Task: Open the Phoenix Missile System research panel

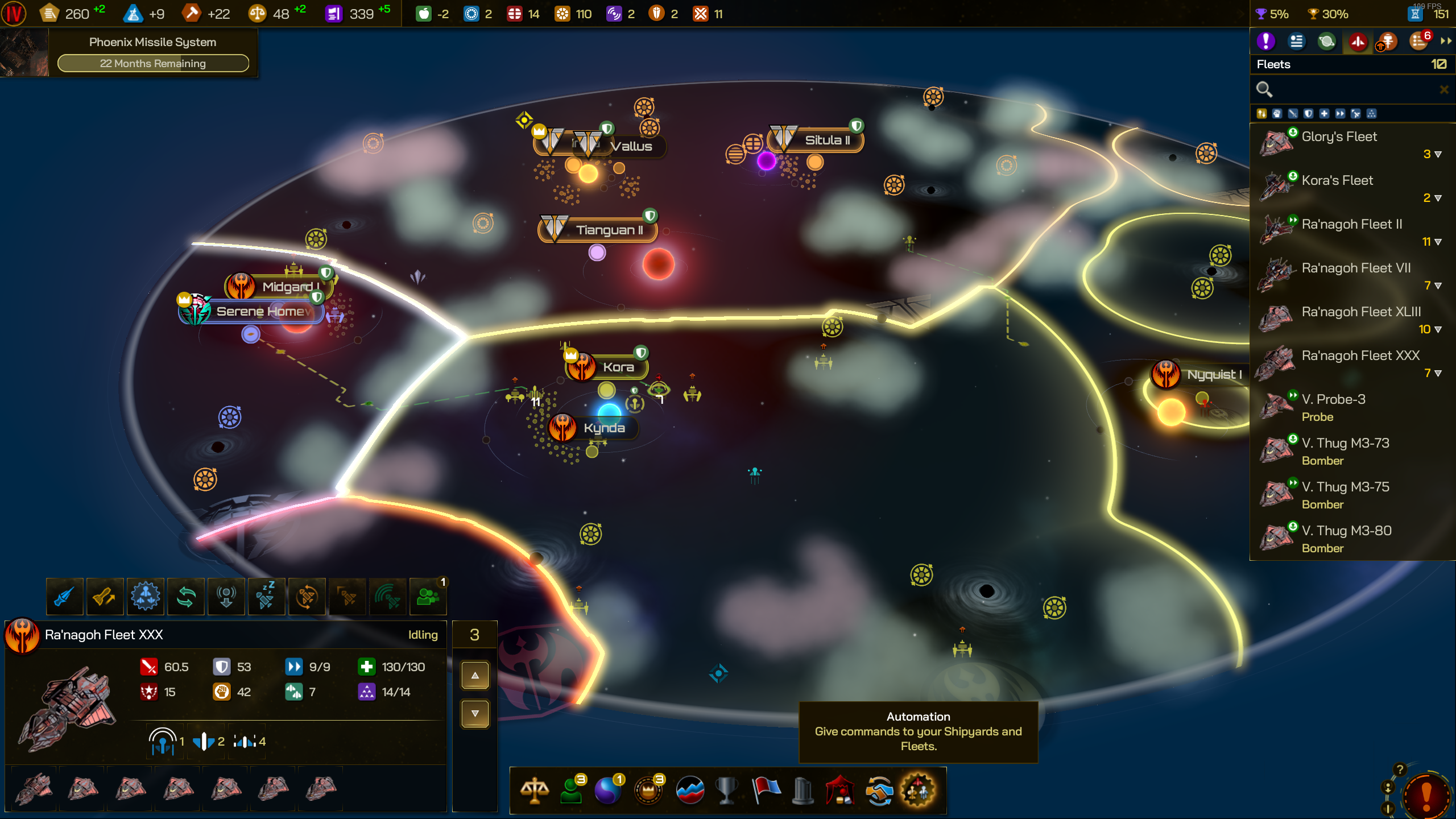Action: tap(152, 53)
